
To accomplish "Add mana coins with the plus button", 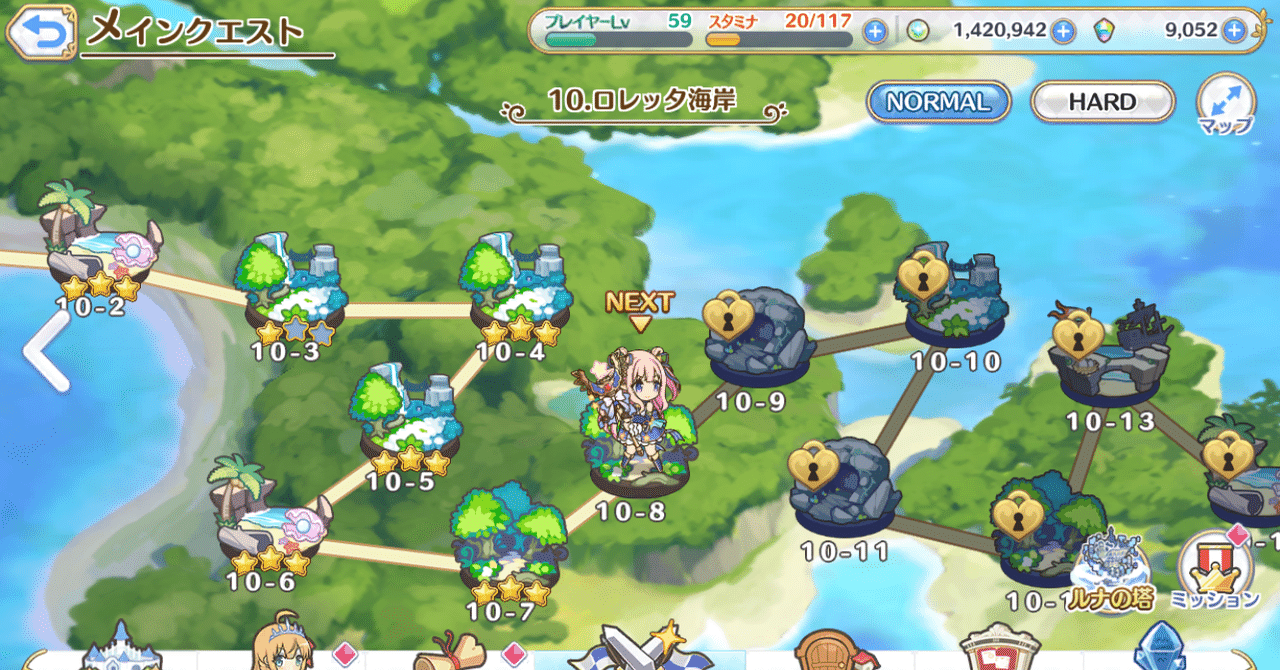I will (1062, 32).
